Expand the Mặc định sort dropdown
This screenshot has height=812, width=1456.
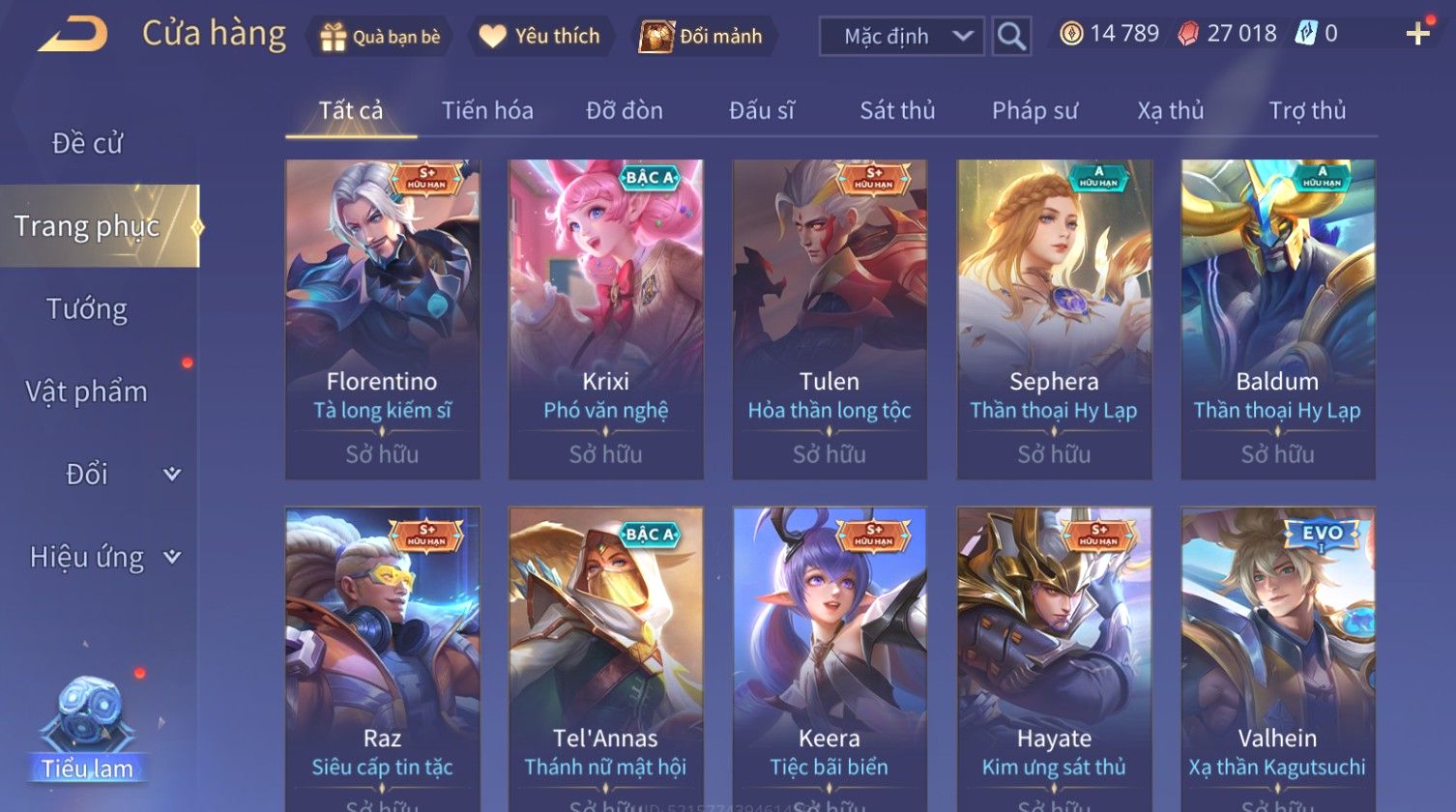[x=901, y=37]
